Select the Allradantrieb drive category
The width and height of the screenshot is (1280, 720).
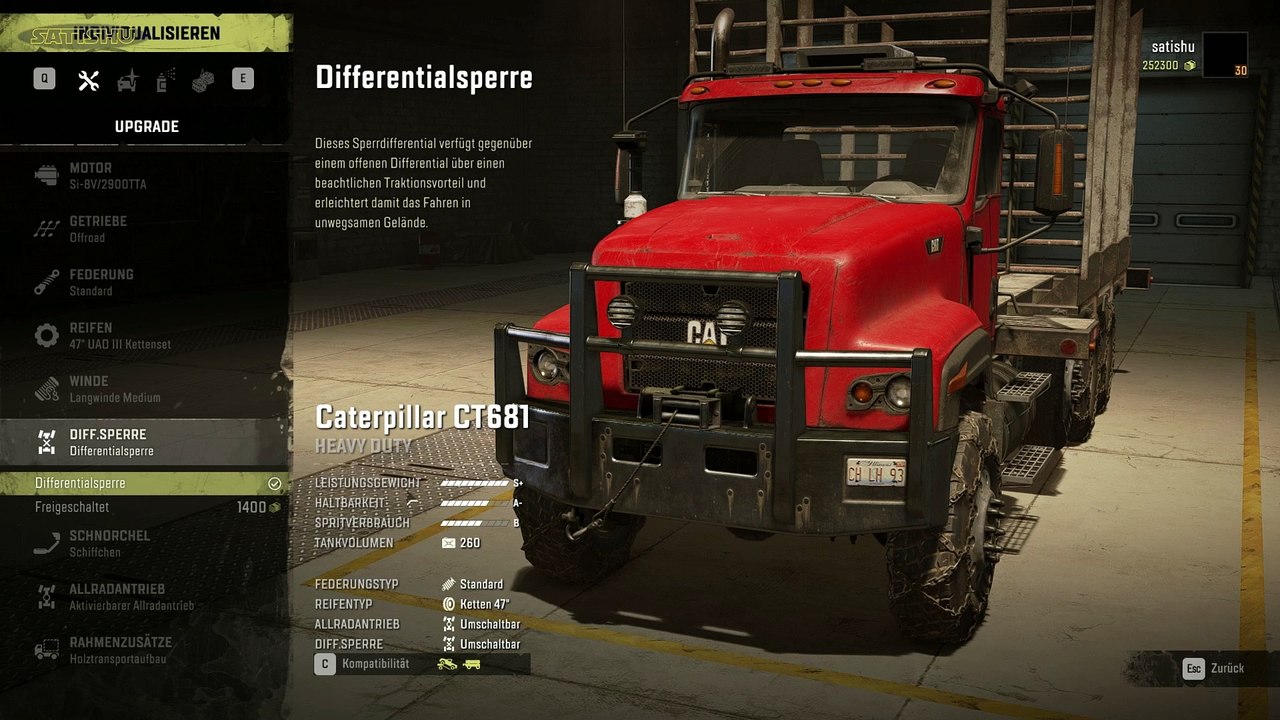(145, 597)
